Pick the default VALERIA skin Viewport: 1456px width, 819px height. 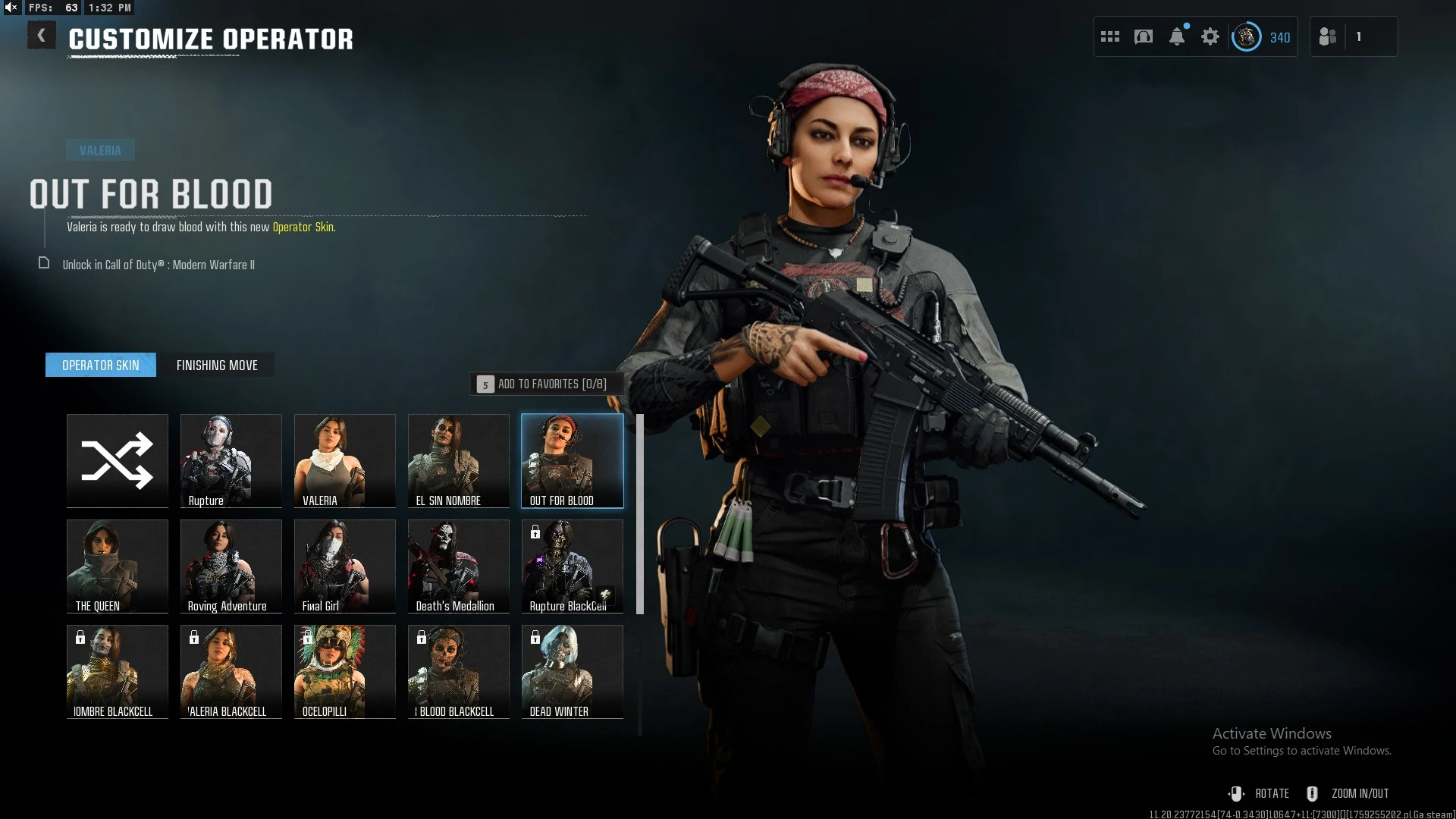(x=345, y=460)
